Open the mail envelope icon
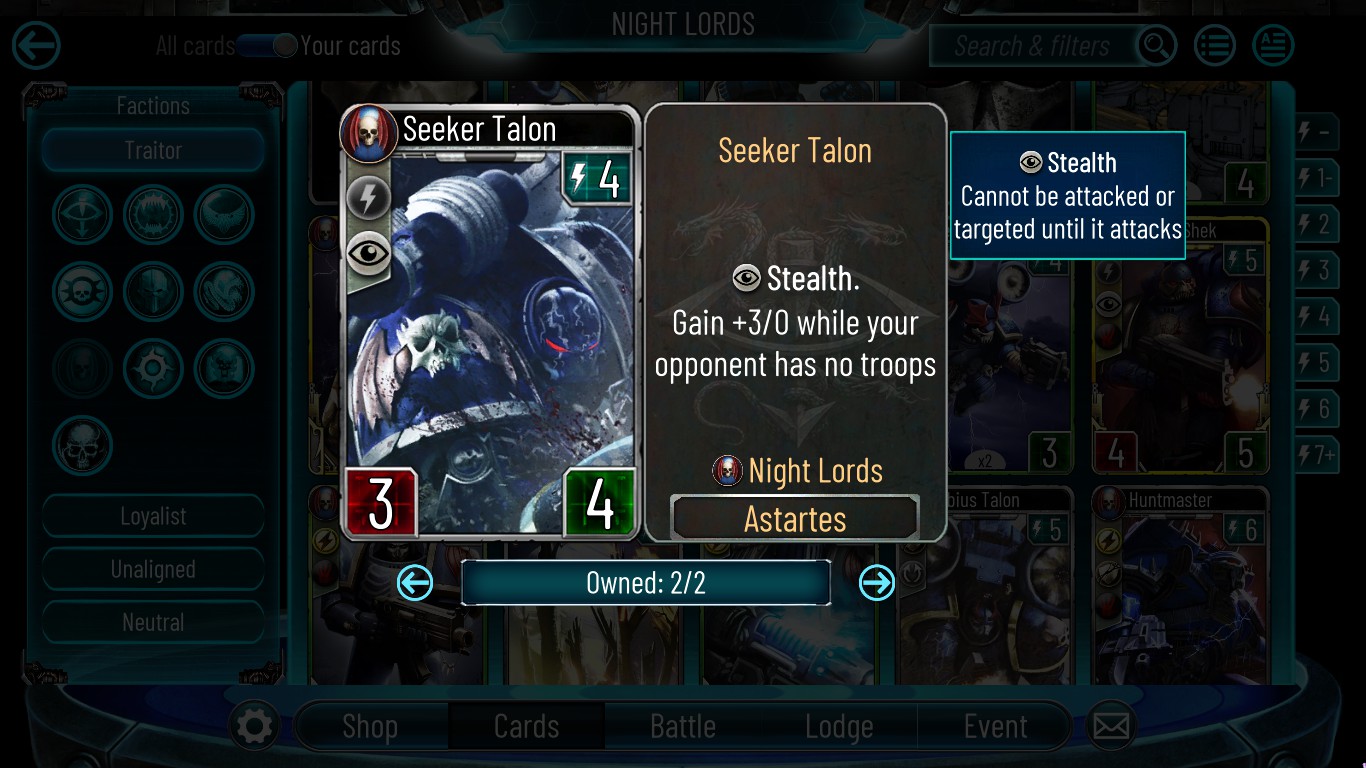 click(x=1111, y=726)
